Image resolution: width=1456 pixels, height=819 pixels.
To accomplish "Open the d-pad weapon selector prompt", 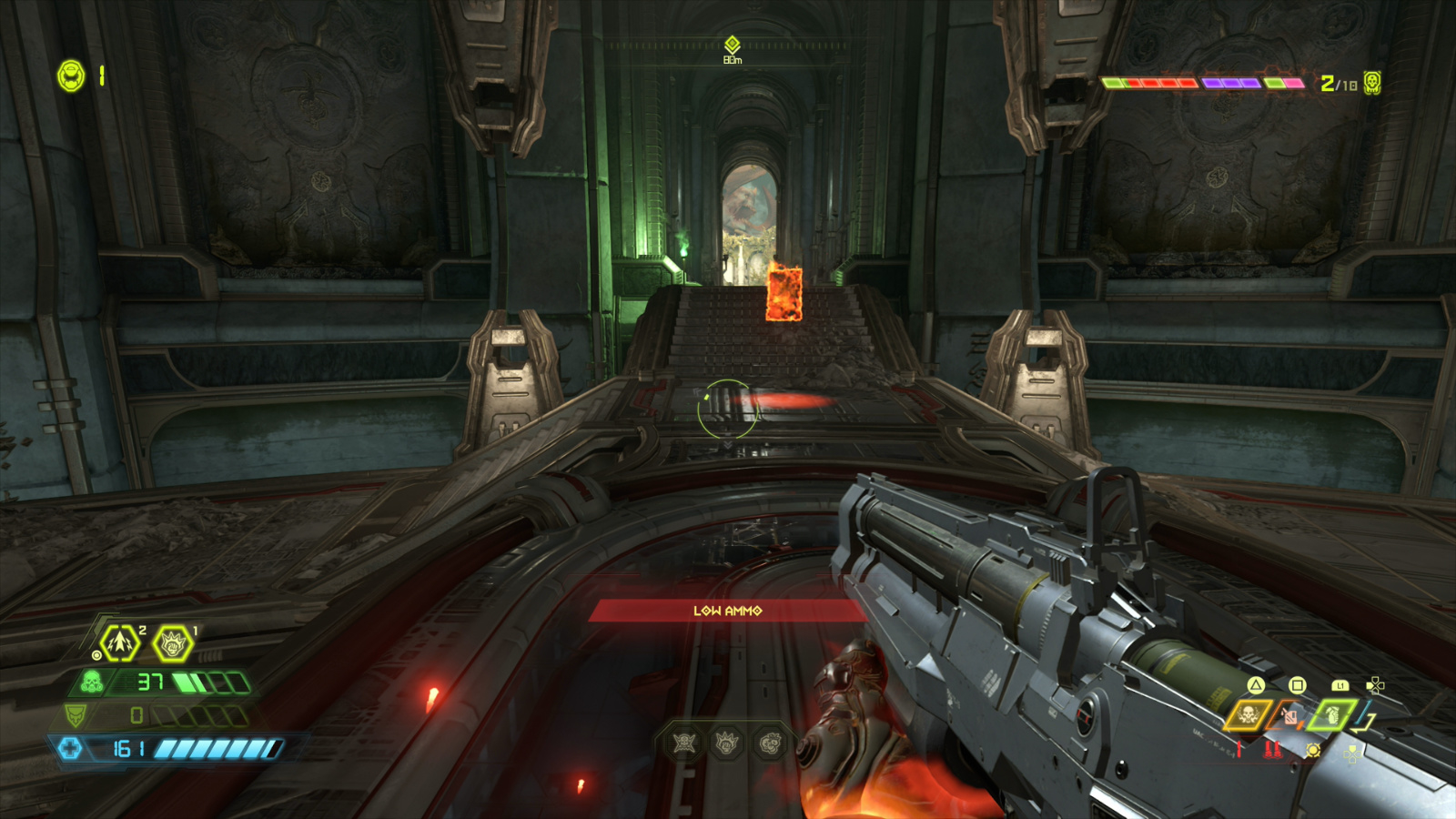I will 1375,685.
